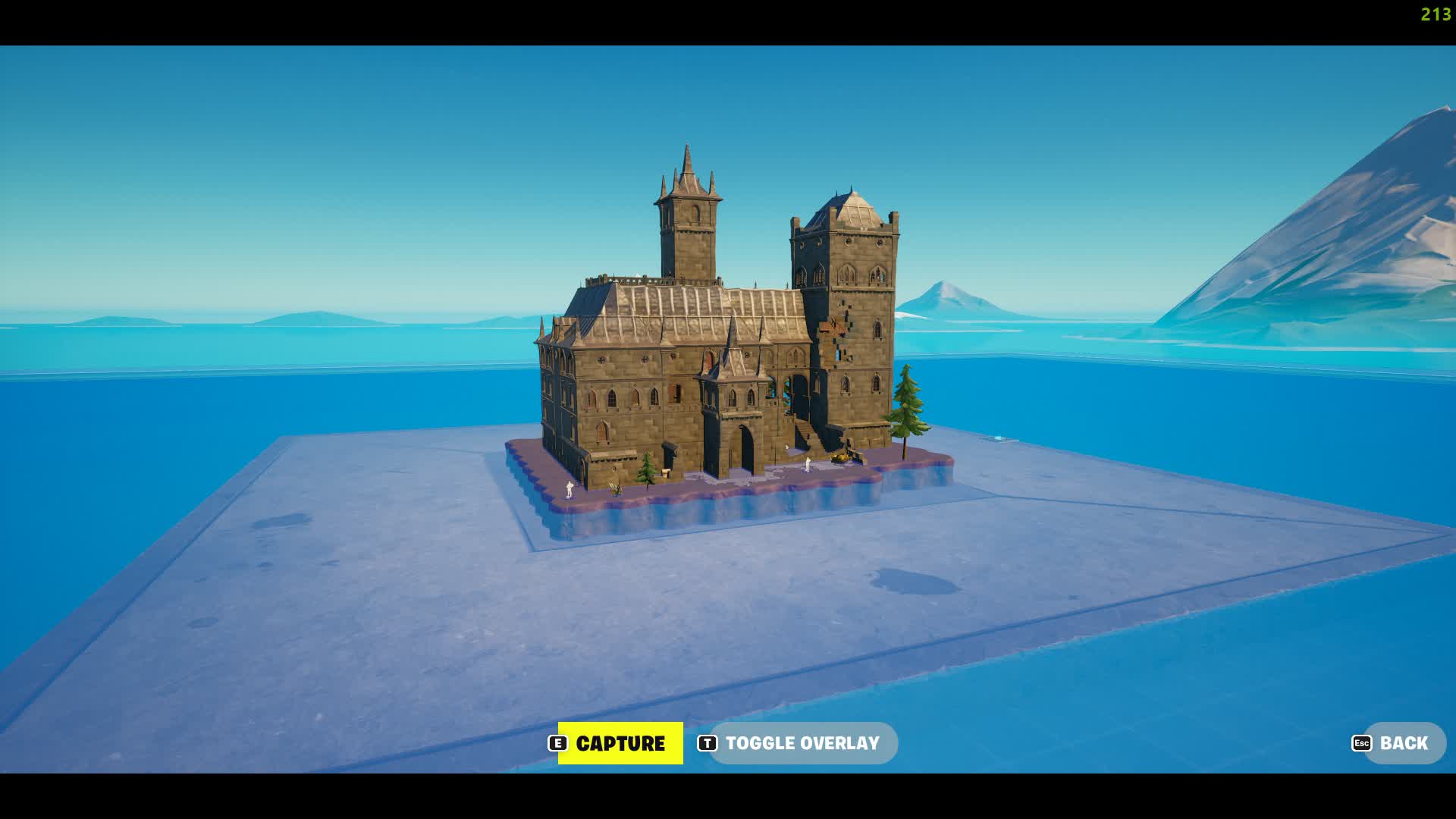Click the character at the island's left corner
Image resolution: width=1456 pixels, height=819 pixels.
570,489
